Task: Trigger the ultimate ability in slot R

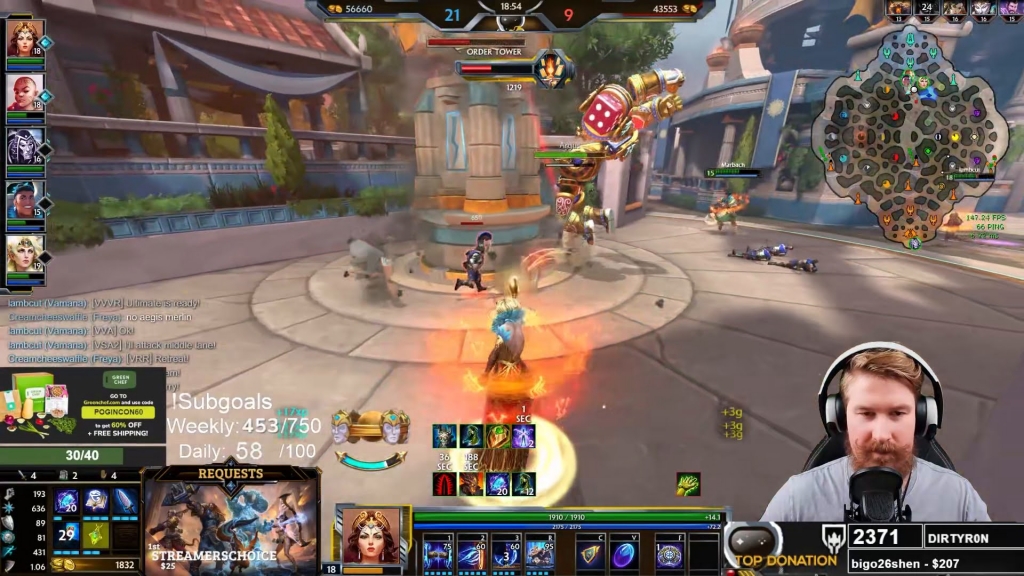Action: [540, 553]
